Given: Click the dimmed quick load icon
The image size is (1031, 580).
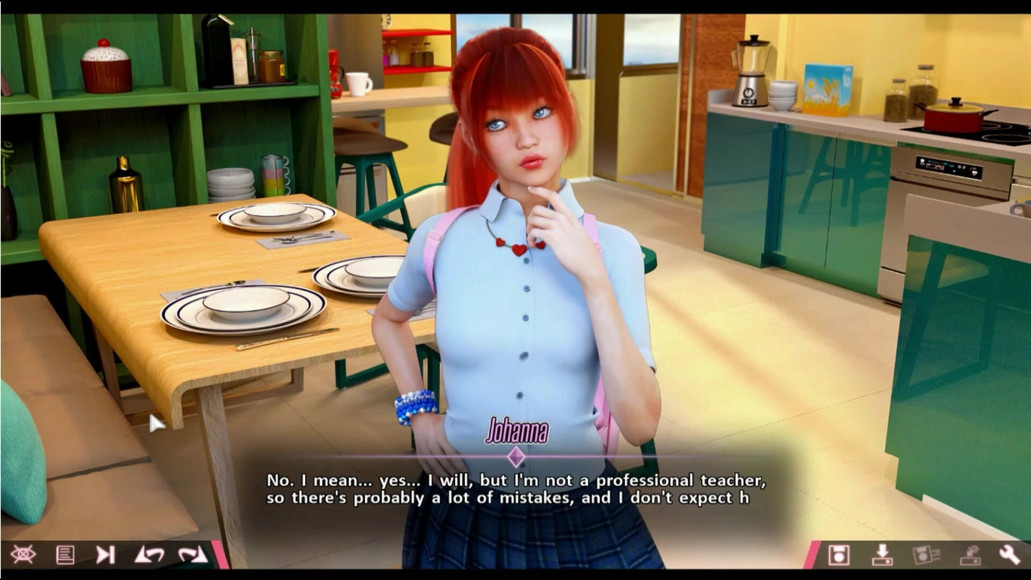Looking at the screenshot, I should click(x=968, y=554).
